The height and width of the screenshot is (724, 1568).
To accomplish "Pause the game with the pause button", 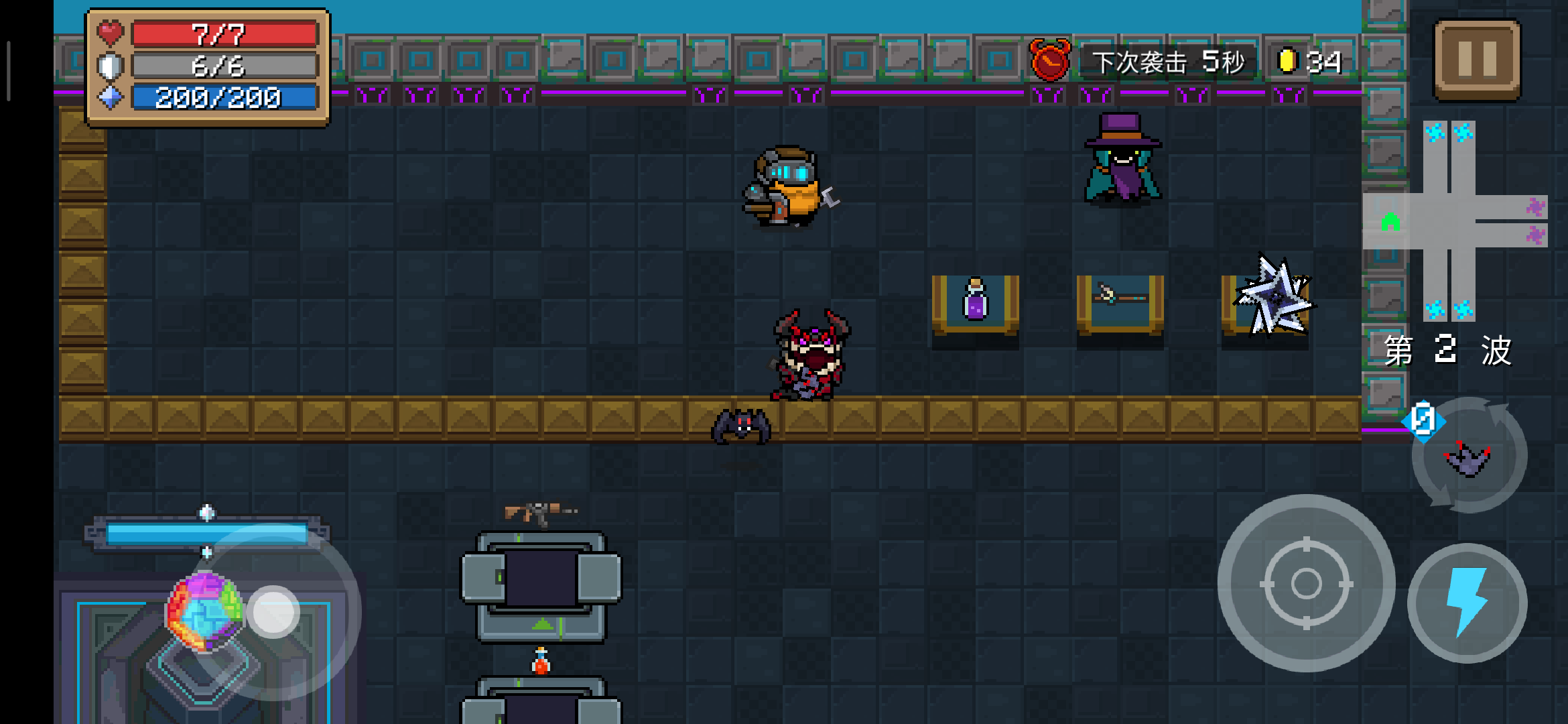I will click(x=1477, y=59).
